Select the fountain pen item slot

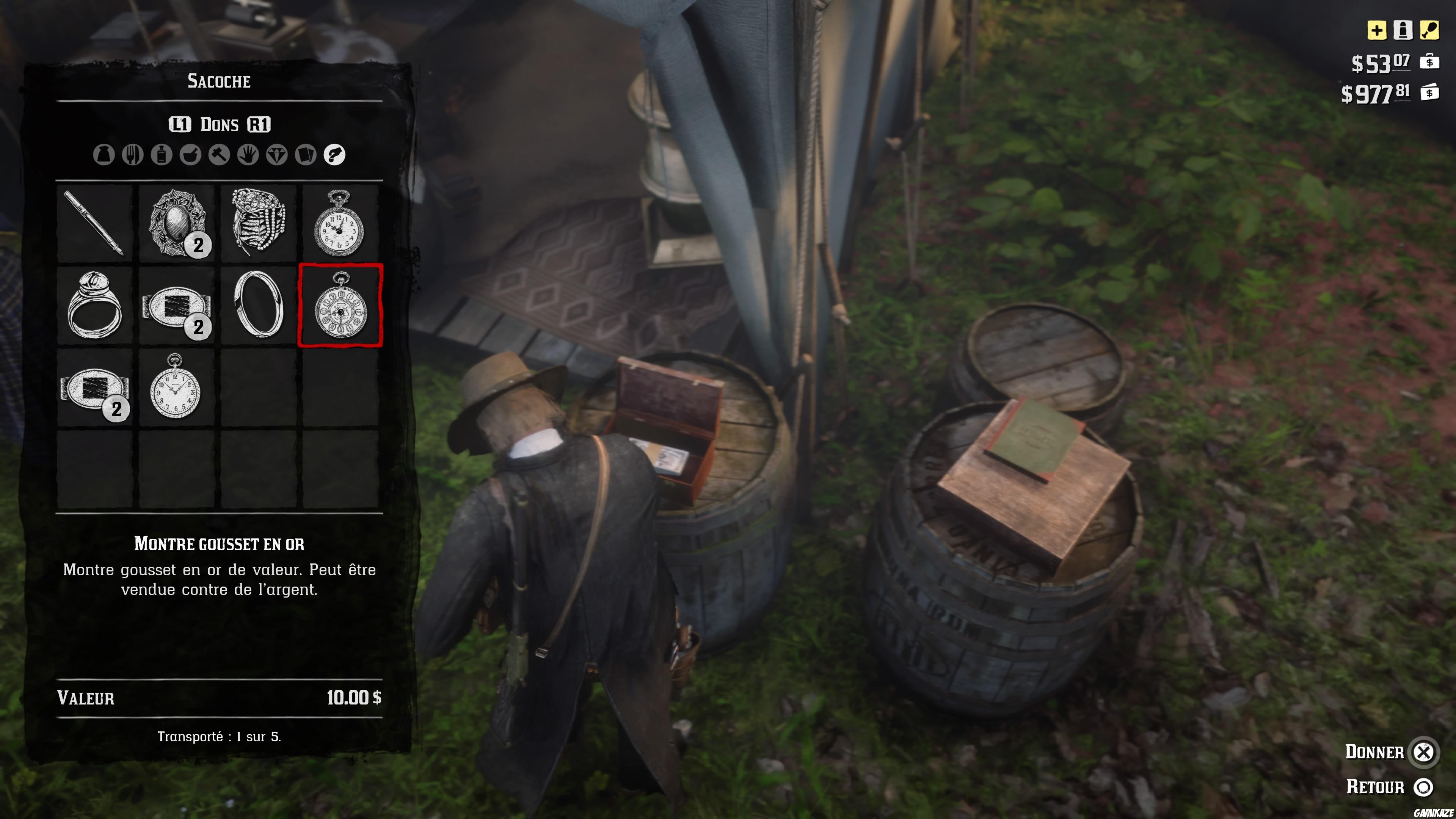click(94, 223)
